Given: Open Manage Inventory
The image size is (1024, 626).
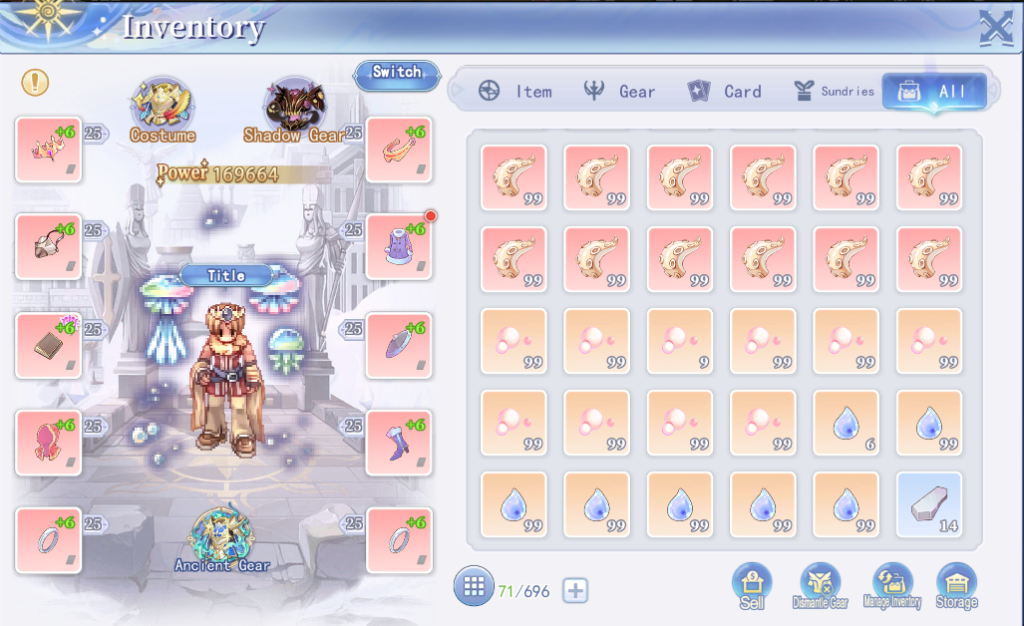Looking at the screenshot, I should tap(892, 585).
